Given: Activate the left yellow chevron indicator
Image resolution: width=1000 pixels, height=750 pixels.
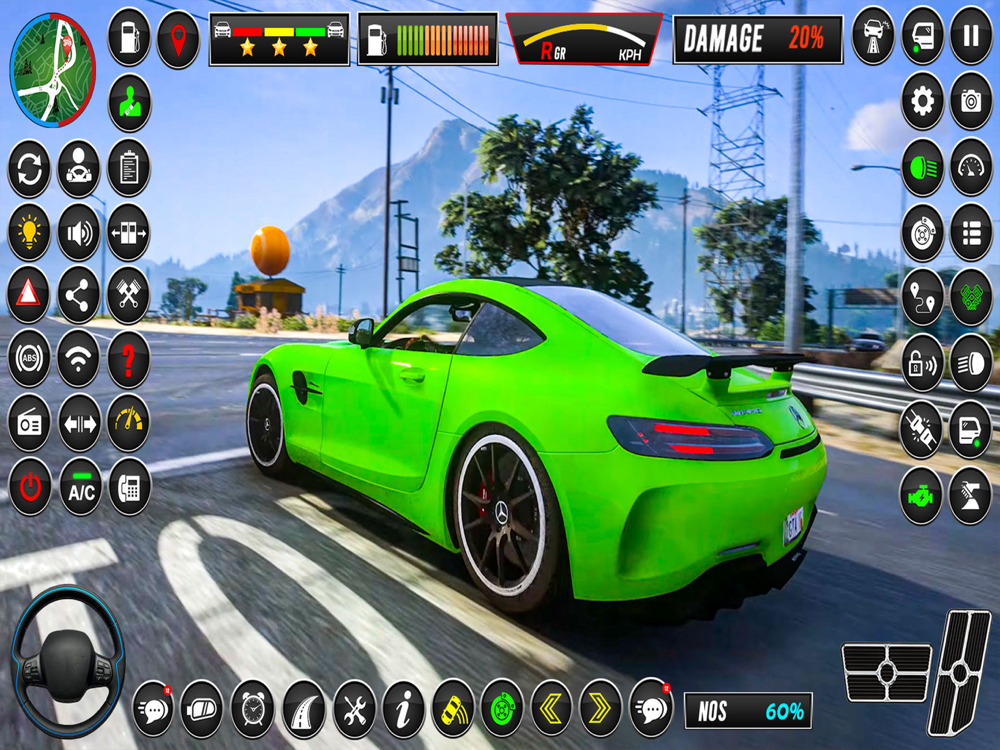Looking at the screenshot, I should pos(551,708).
